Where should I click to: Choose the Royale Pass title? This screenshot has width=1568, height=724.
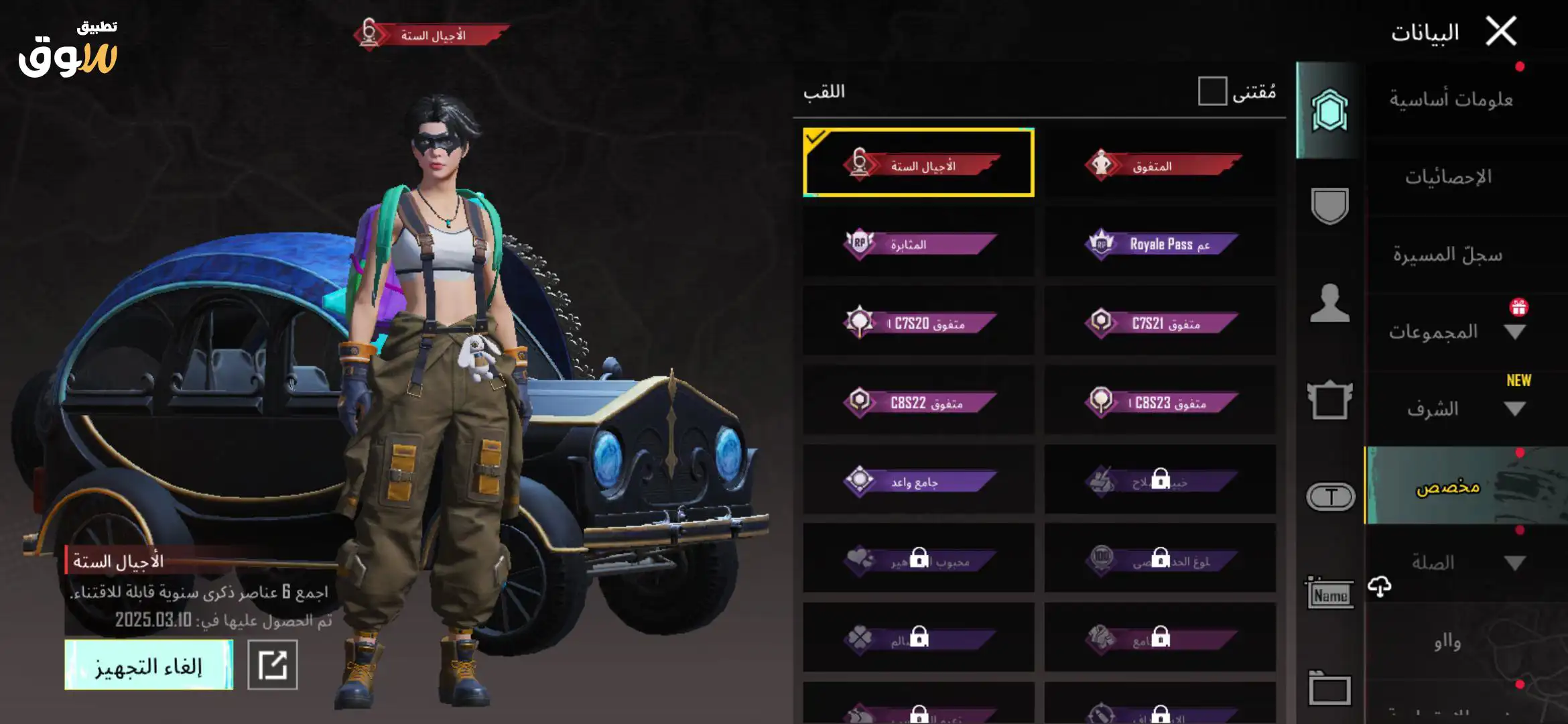point(1160,243)
